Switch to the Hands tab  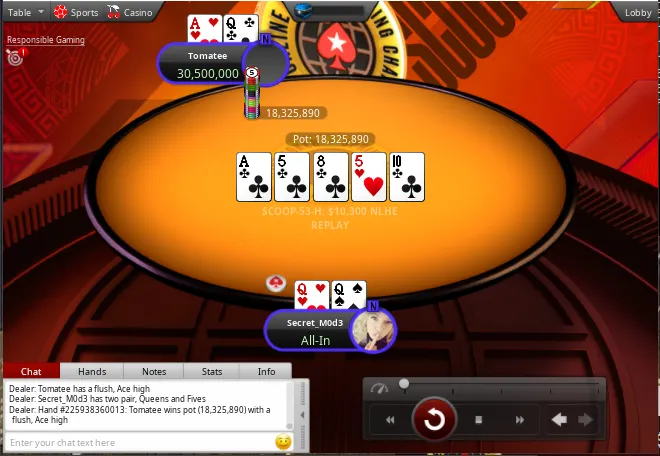tap(92, 371)
